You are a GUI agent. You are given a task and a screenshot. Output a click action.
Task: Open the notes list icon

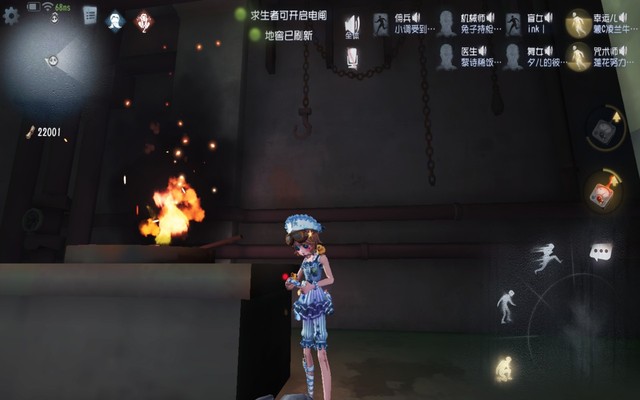[90, 15]
